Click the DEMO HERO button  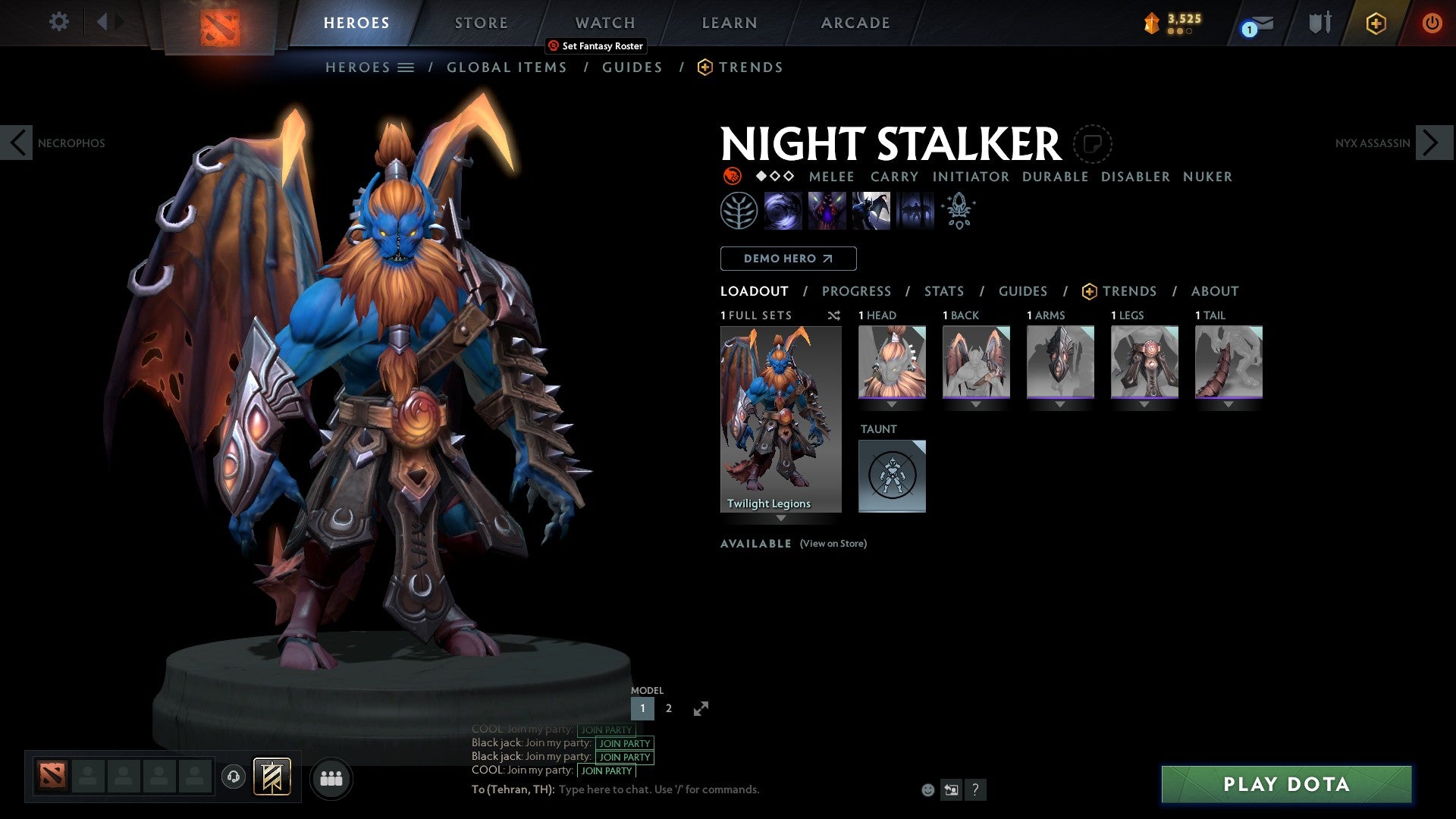click(787, 258)
